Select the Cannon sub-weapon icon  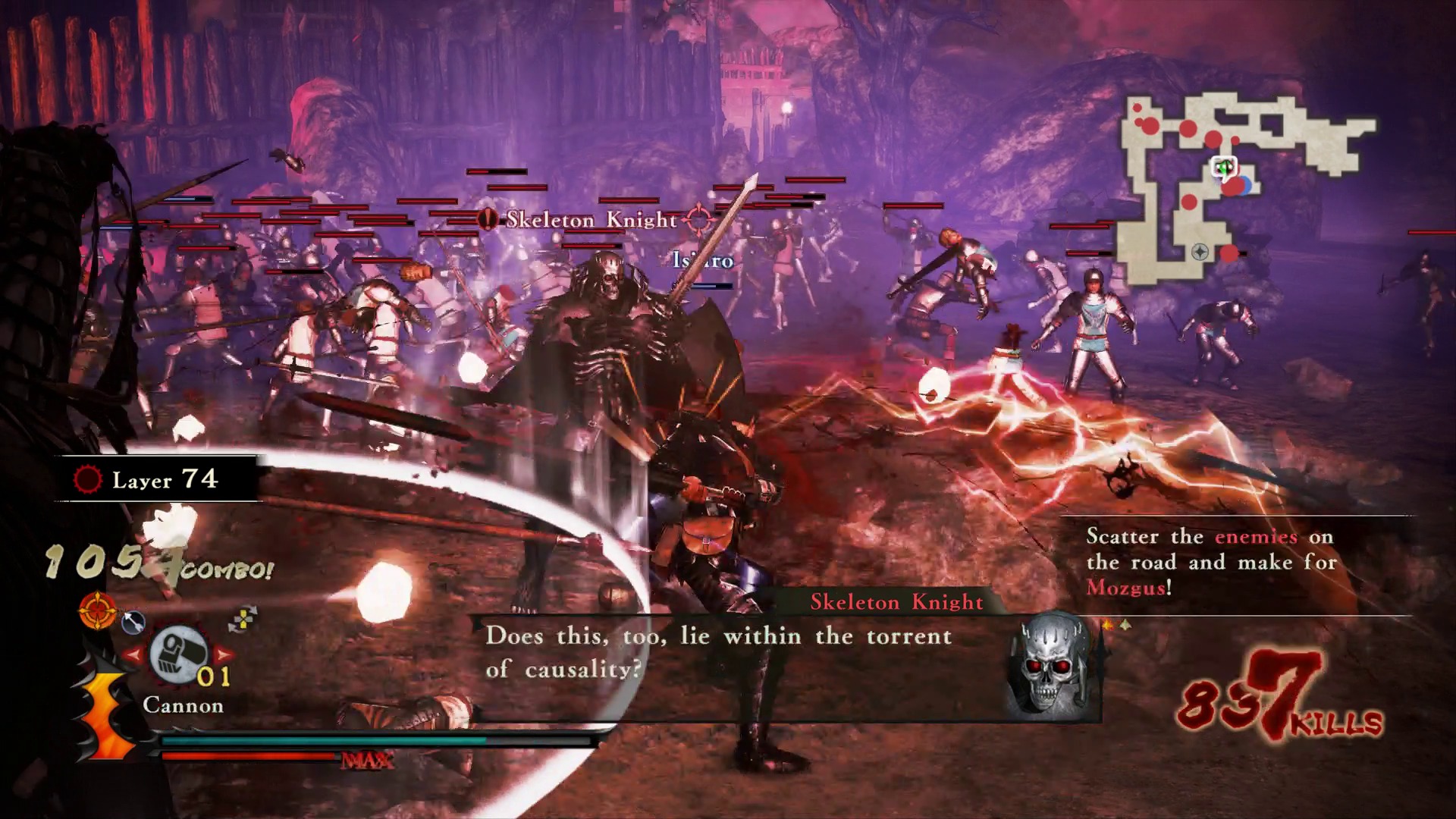click(179, 654)
